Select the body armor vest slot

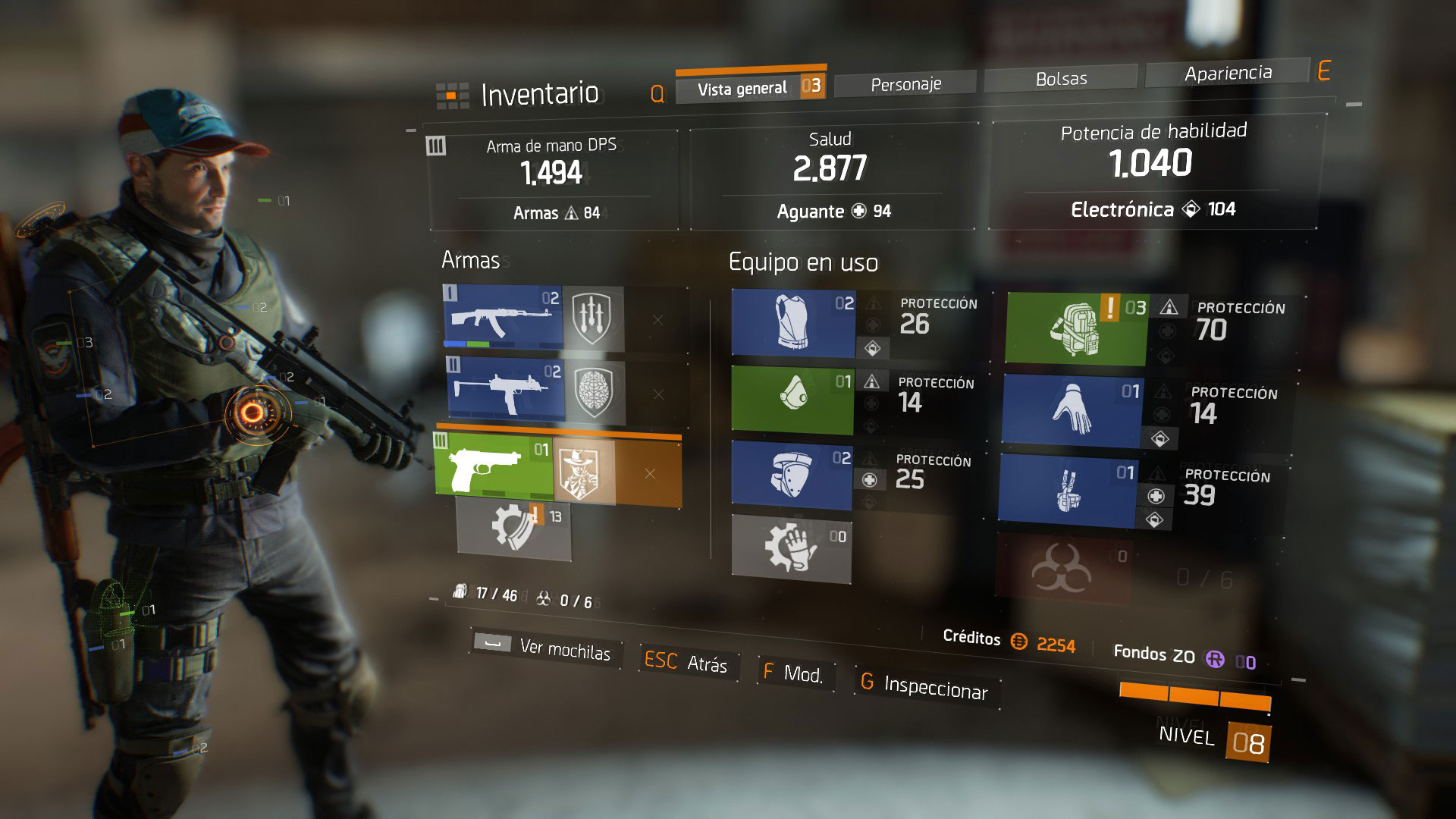(793, 323)
